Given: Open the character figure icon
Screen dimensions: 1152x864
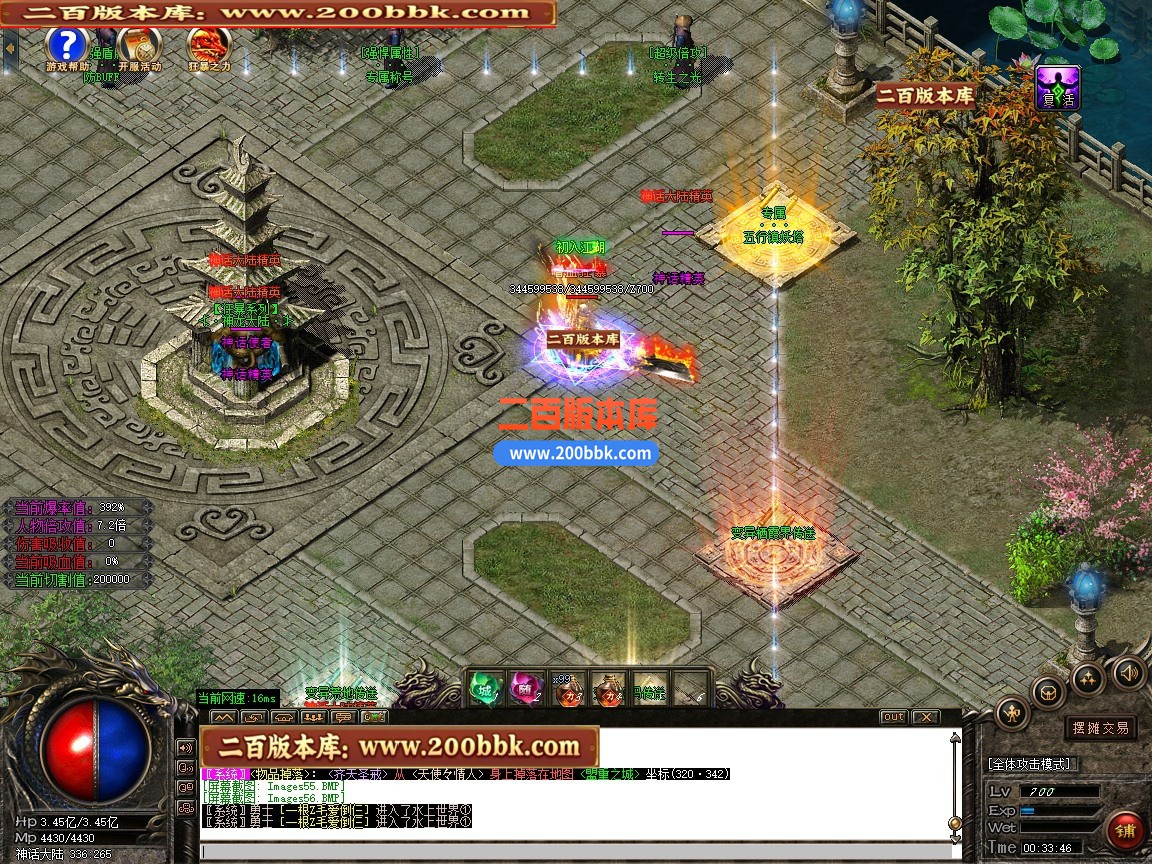Looking at the screenshot, I should pos(1013,713).
